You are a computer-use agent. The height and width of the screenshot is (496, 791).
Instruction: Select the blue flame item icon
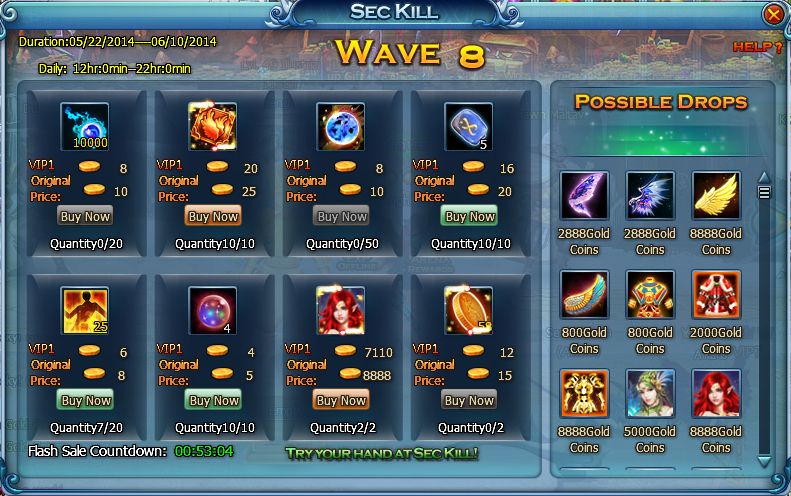pyautogui.click(x=85, y=126)
